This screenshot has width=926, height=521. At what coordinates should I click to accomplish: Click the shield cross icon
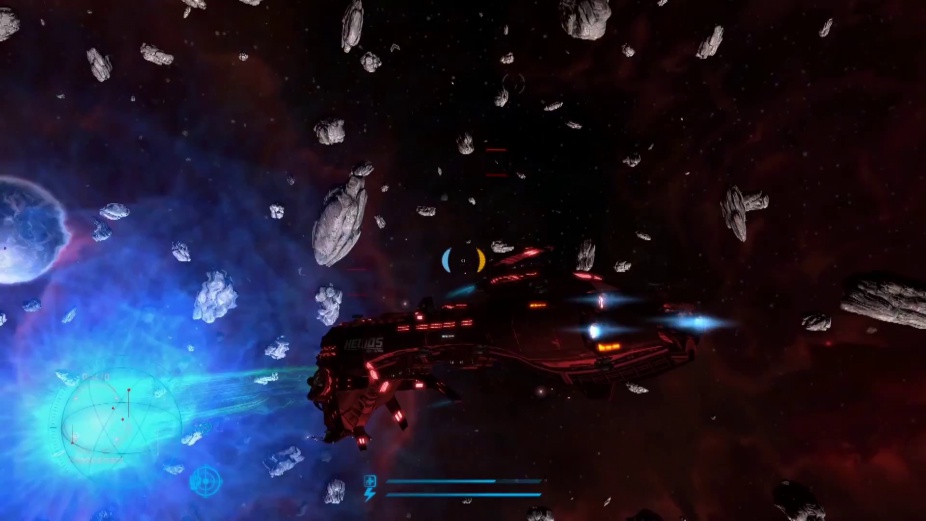[370, 481]
